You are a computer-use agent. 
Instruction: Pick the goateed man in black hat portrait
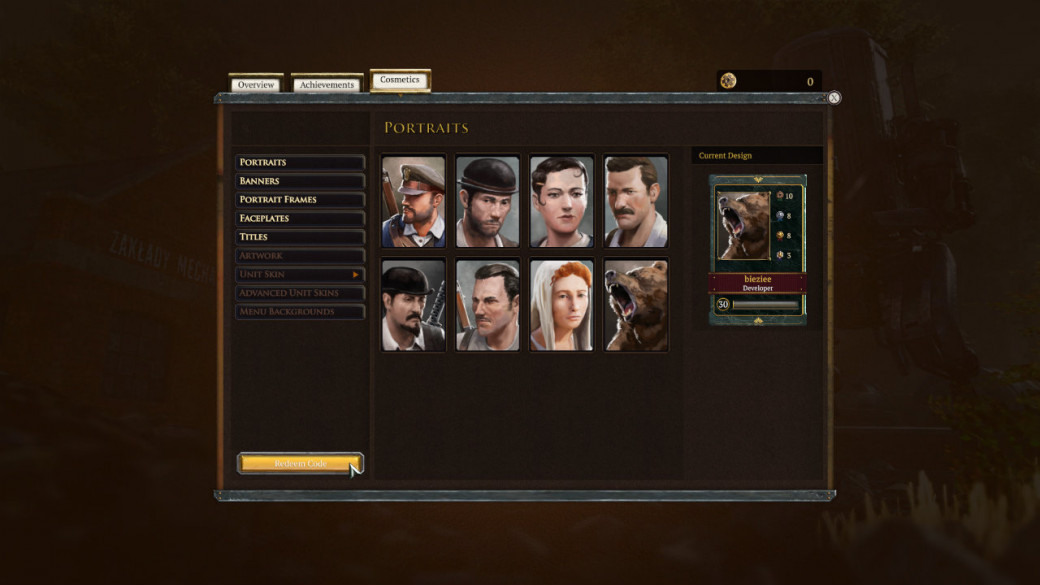414,306
